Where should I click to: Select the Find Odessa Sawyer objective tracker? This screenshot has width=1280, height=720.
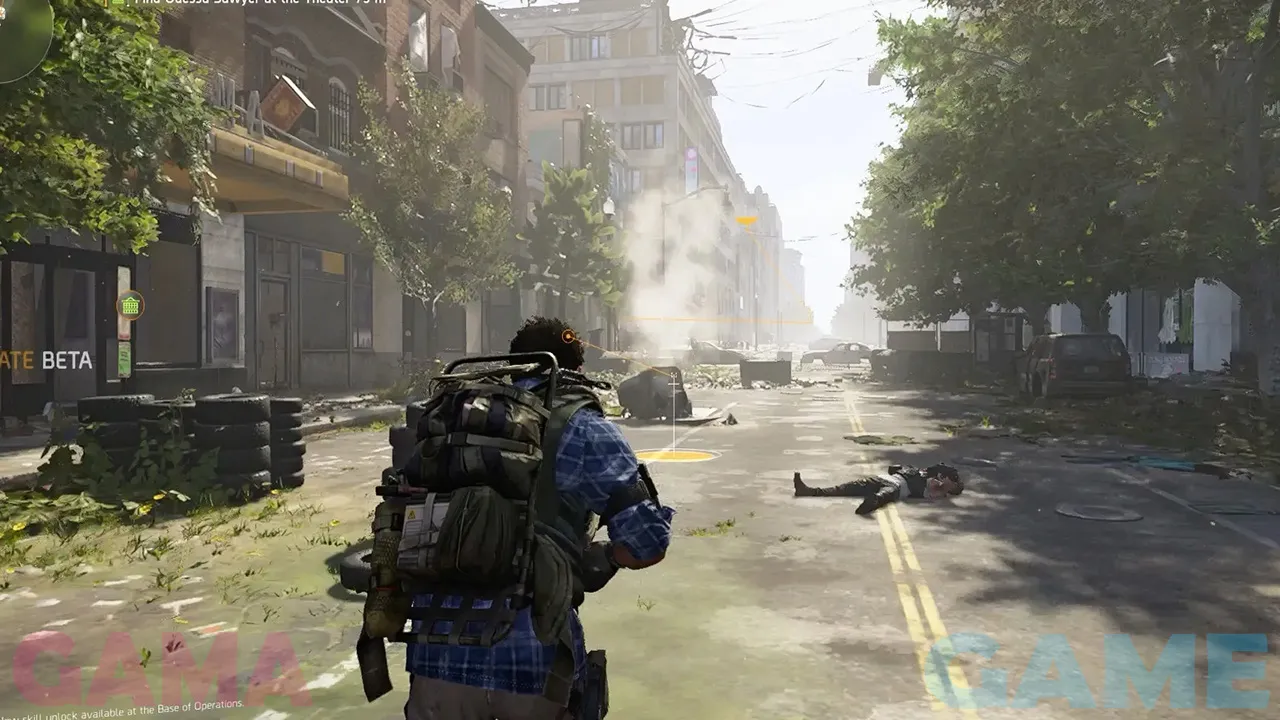click(250, 3)
